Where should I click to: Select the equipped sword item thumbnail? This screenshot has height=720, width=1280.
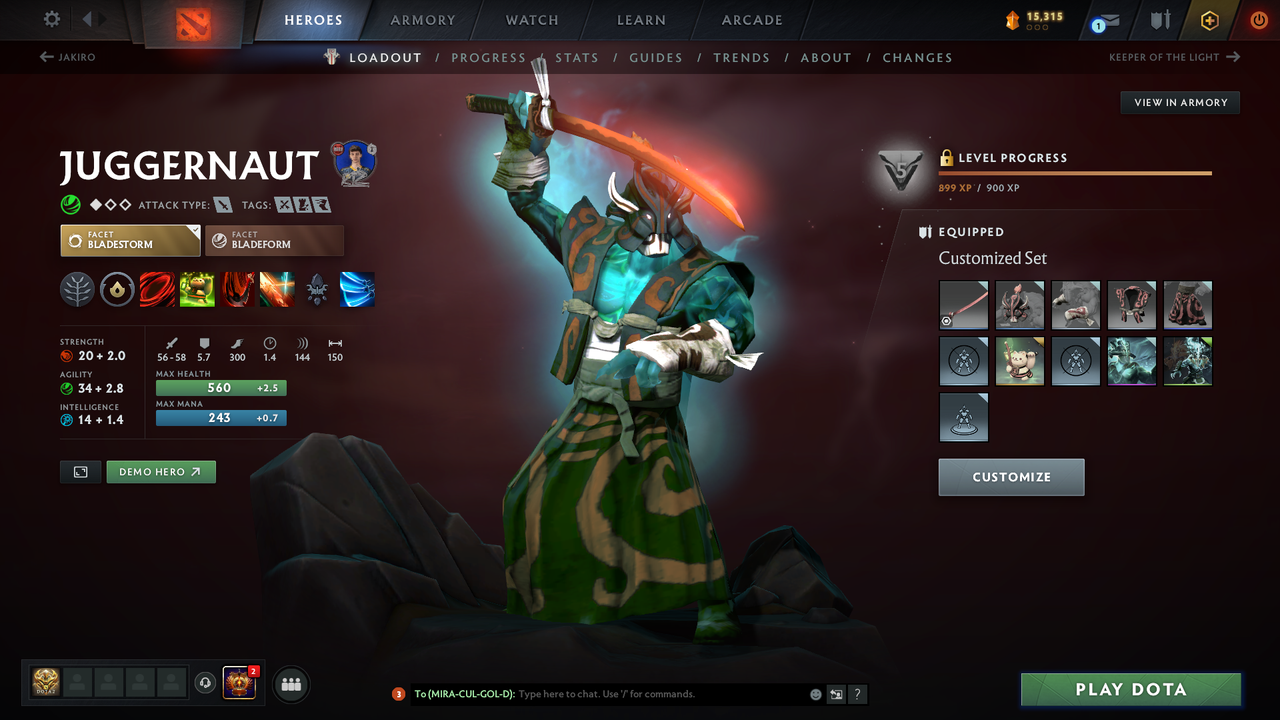[x=963, y=304]
